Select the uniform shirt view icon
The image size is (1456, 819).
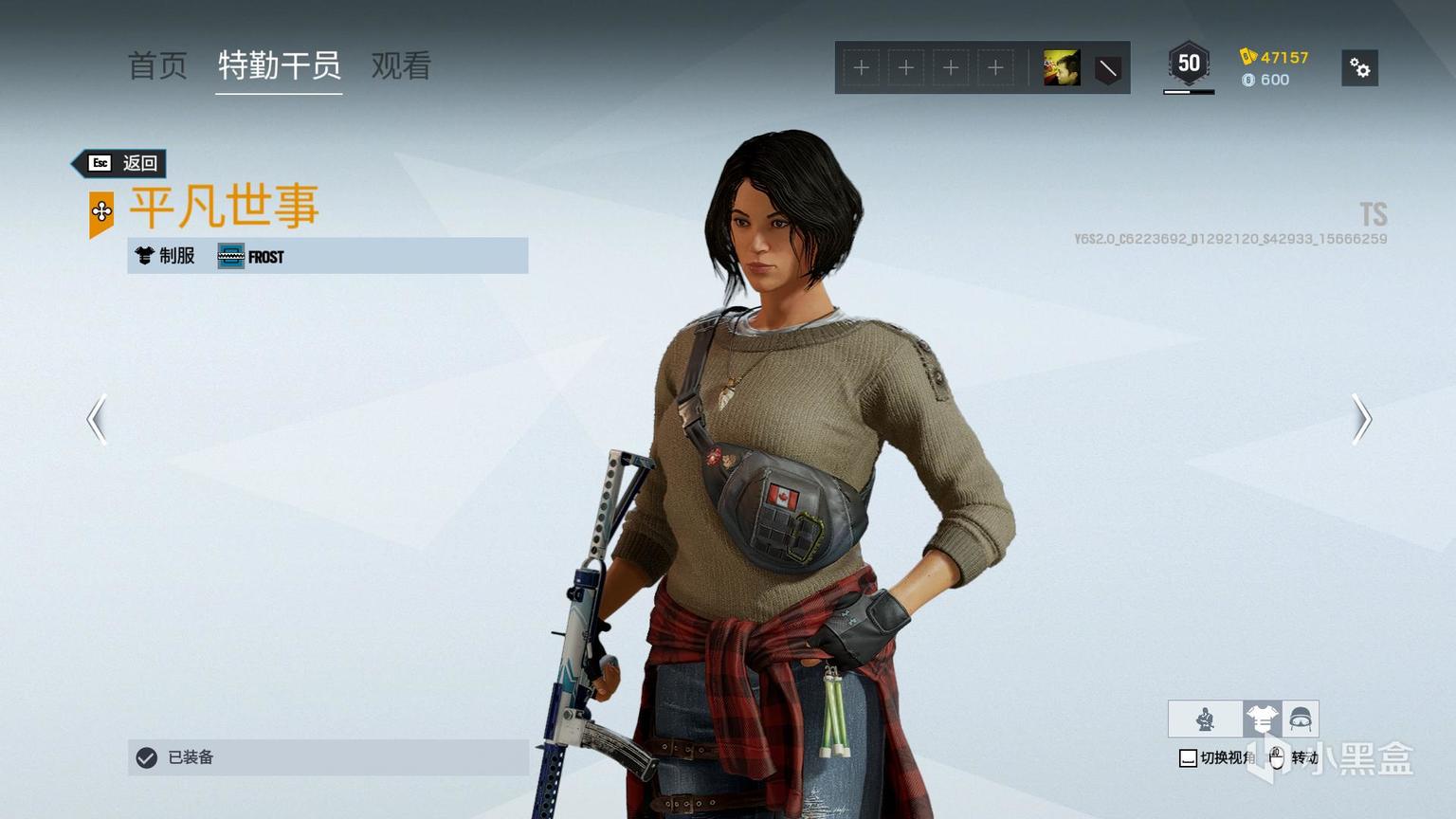[x=1262, y=719]
